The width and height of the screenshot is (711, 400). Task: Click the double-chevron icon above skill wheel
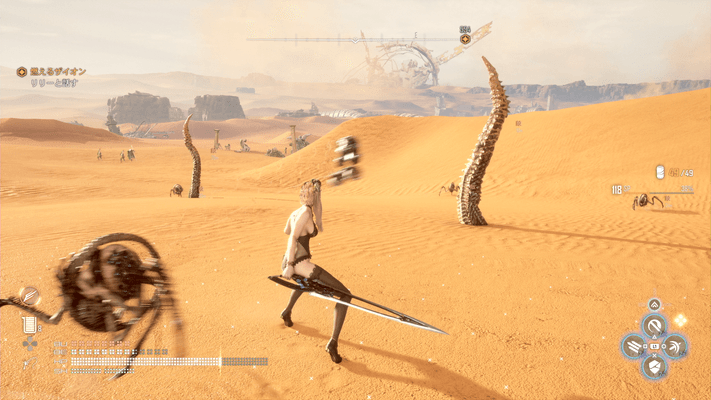click(654, 304)
